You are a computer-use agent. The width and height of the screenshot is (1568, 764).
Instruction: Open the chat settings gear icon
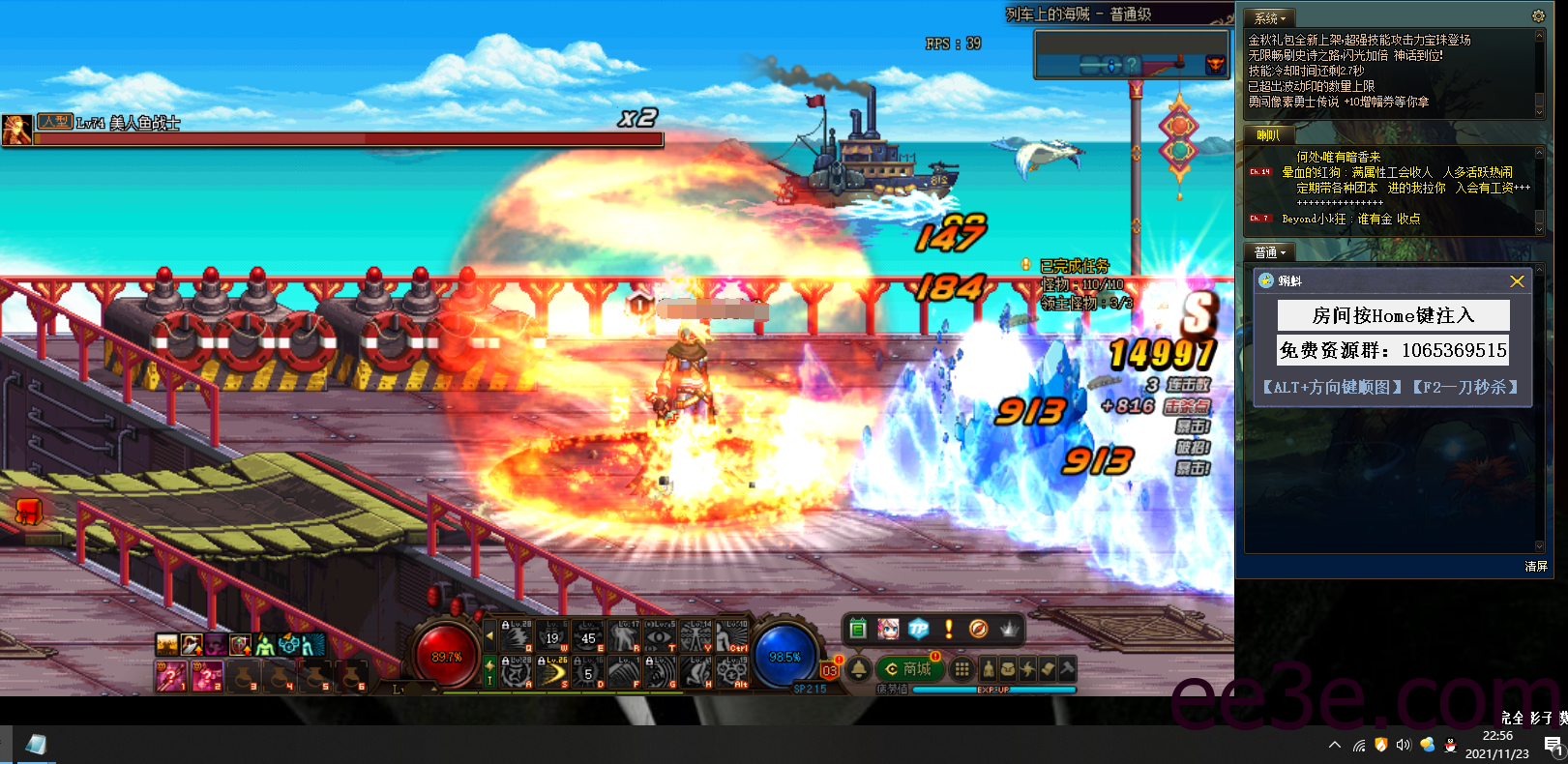click(1537, 15)
